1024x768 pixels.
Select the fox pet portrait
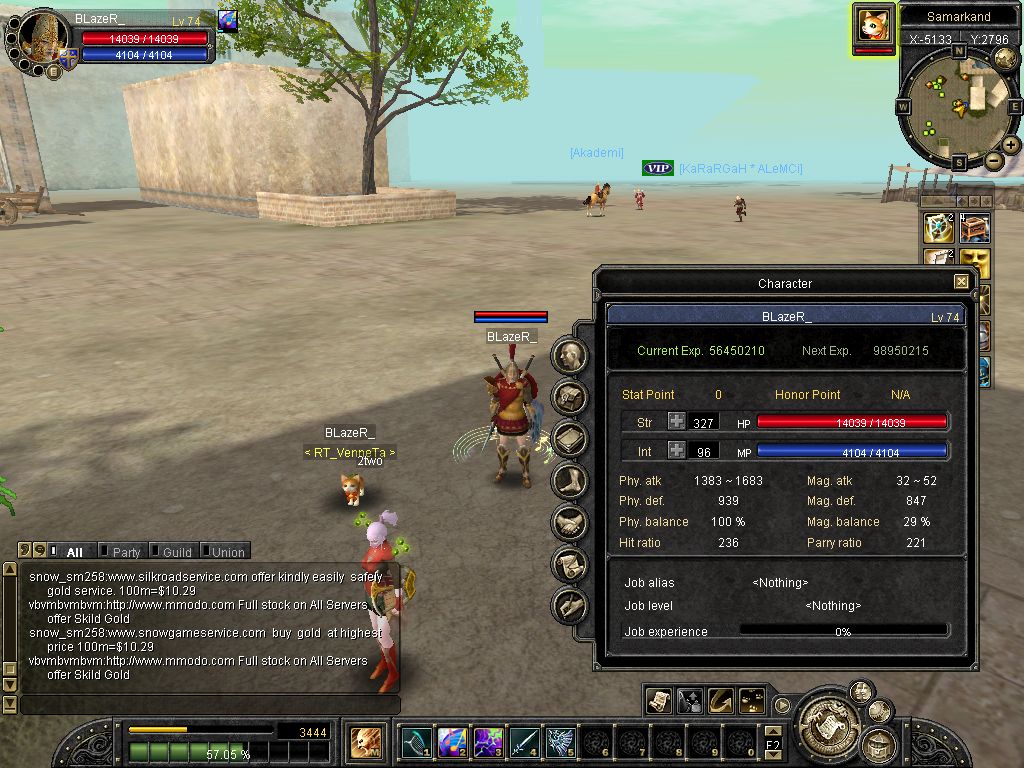click(873, 24)
